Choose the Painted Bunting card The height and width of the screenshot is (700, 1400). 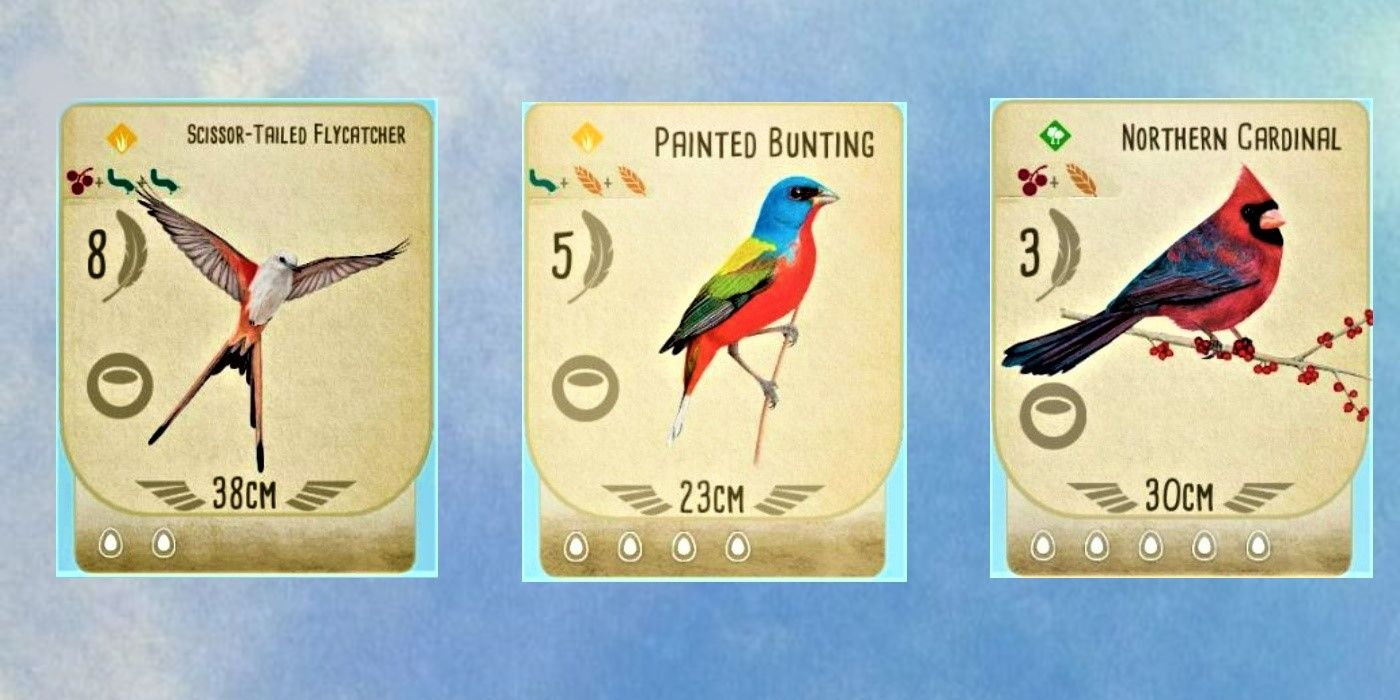714,341
